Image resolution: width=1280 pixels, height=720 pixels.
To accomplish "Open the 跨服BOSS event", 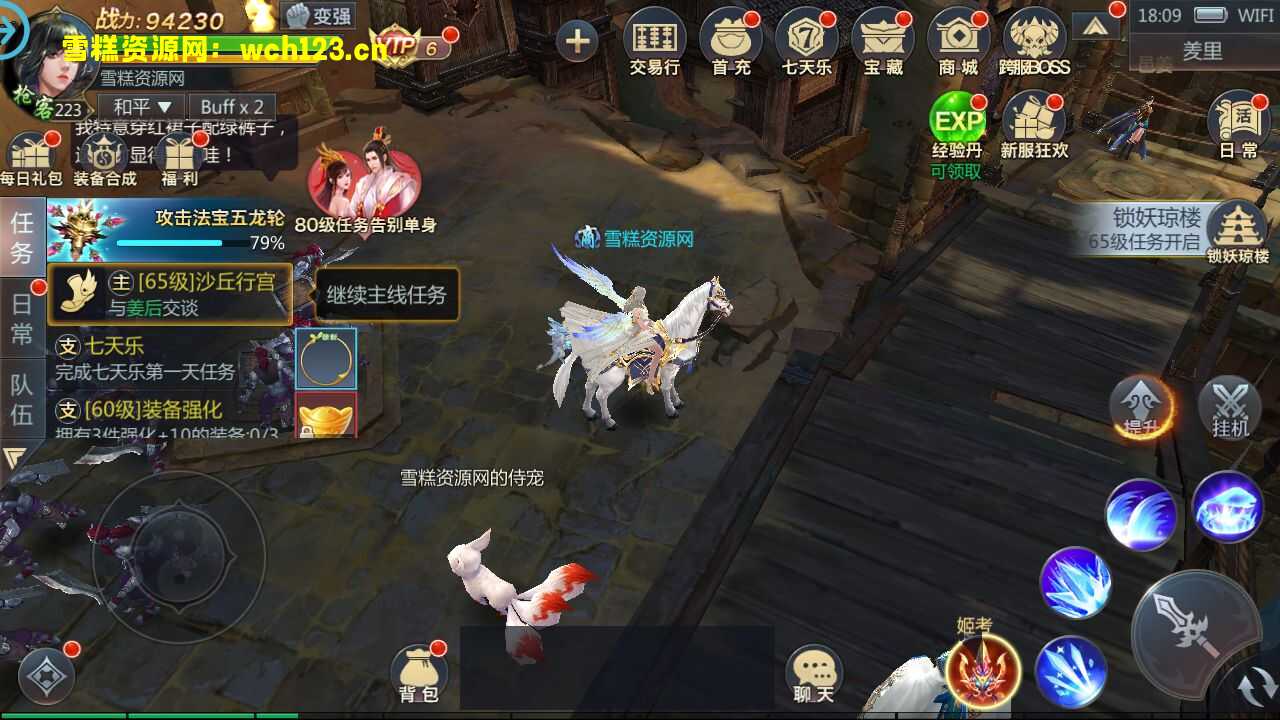I will click(x=1034, y=40).
